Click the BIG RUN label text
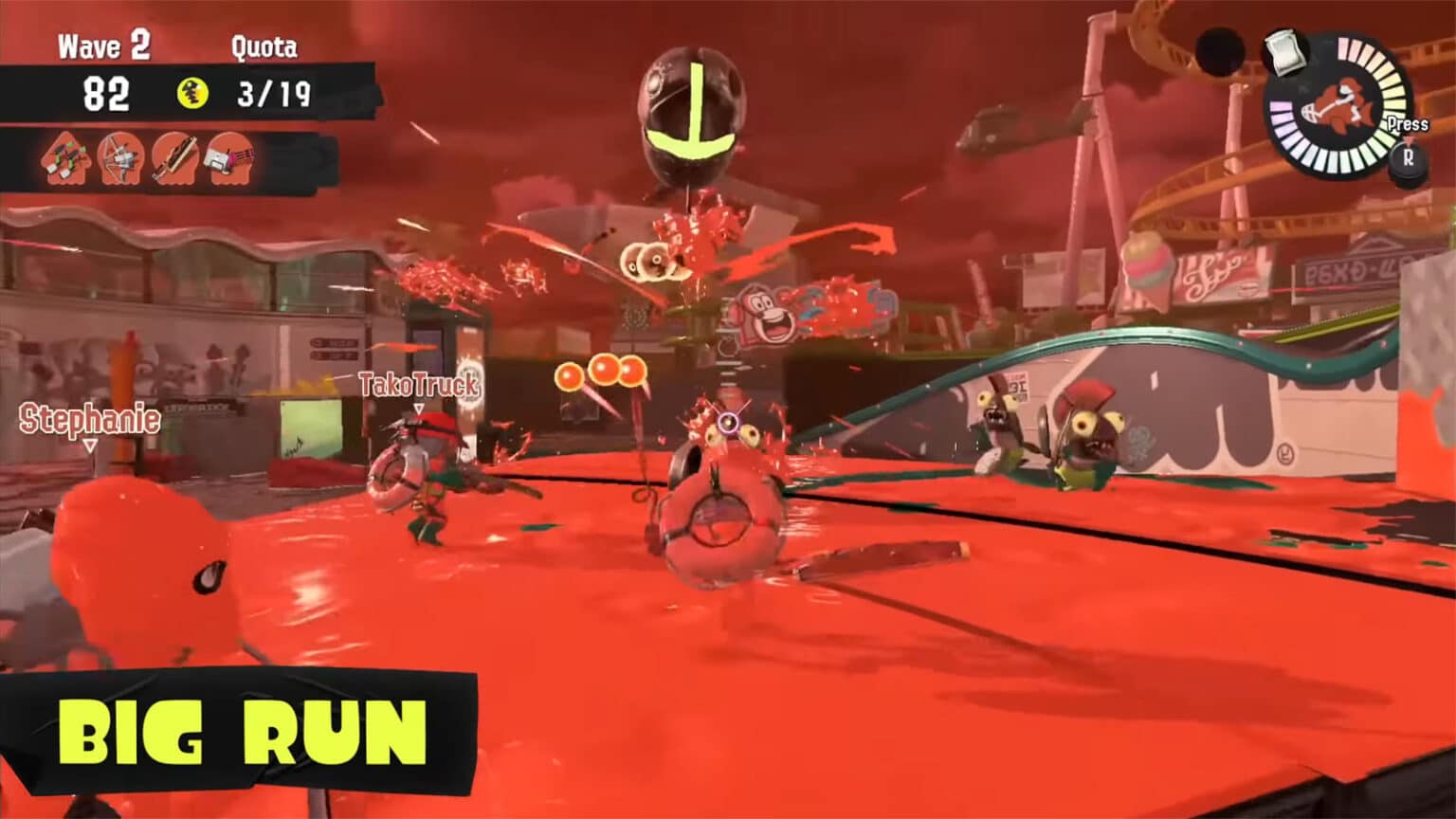This screenshot has width=1456, height=819. pyautogui.click(x=242, y=733)
